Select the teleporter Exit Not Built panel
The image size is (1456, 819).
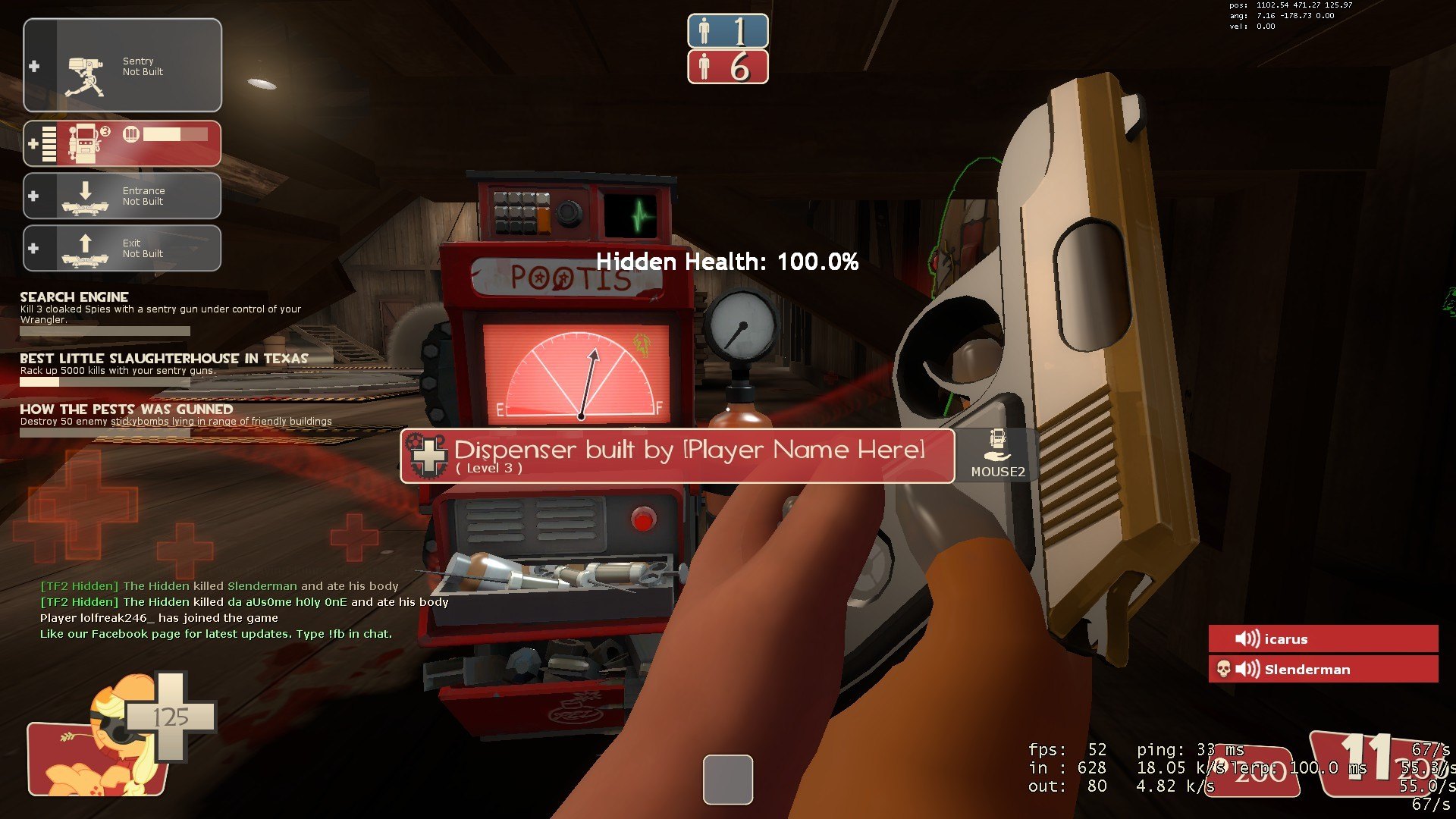coord(123,248)
